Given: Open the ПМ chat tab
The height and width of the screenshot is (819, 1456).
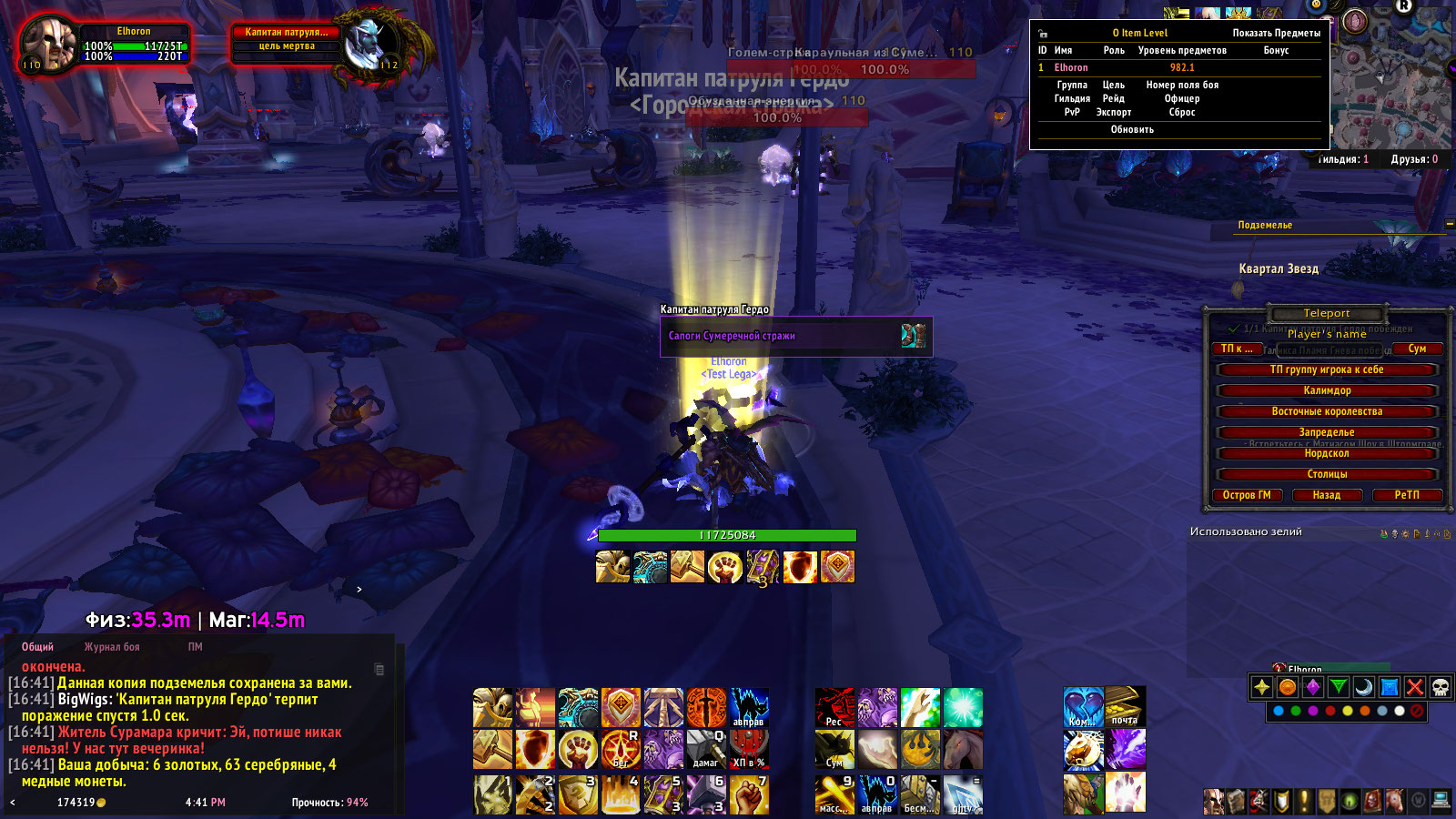Looking at the screenshot, I should point(196,647).
